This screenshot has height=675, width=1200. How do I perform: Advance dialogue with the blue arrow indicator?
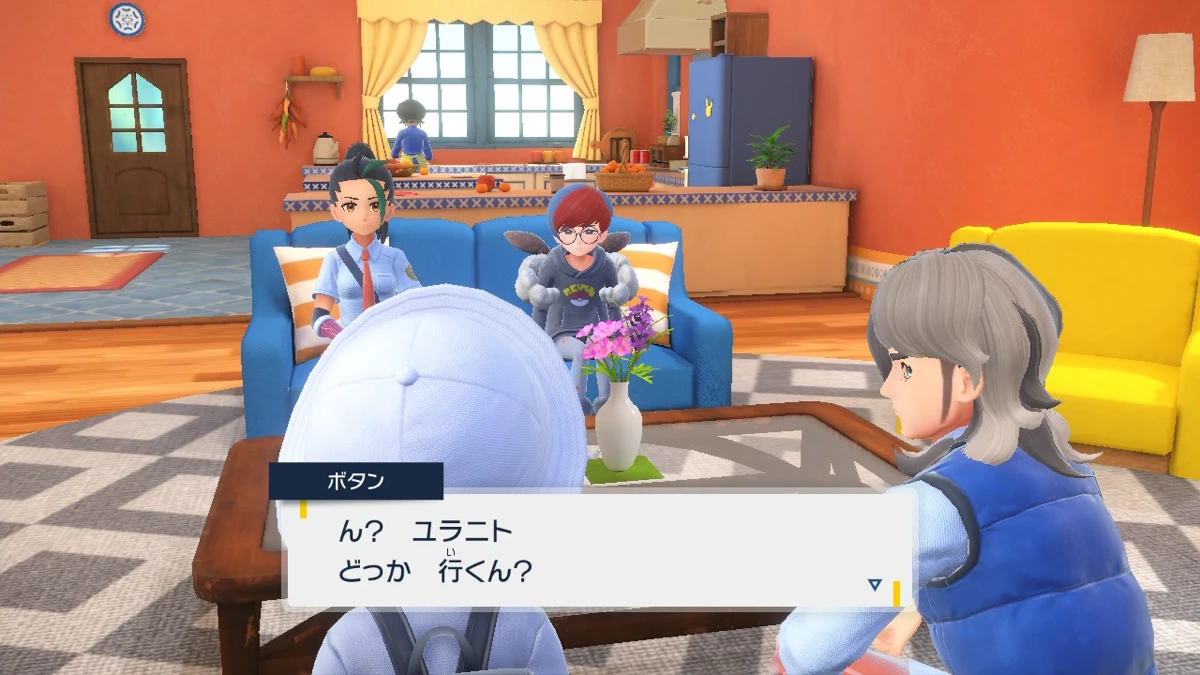(875, 584)
